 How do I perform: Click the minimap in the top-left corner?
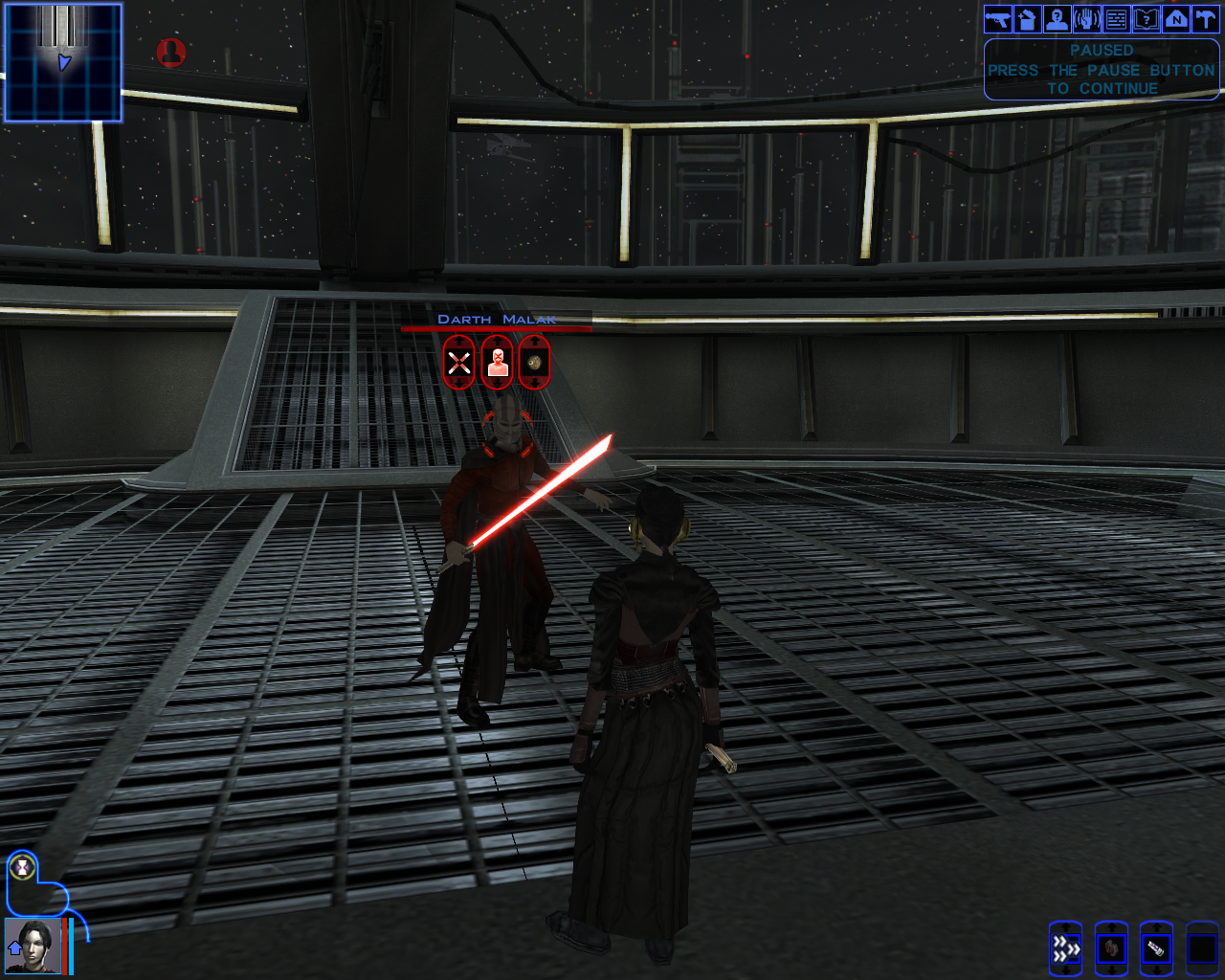[62, 62]
